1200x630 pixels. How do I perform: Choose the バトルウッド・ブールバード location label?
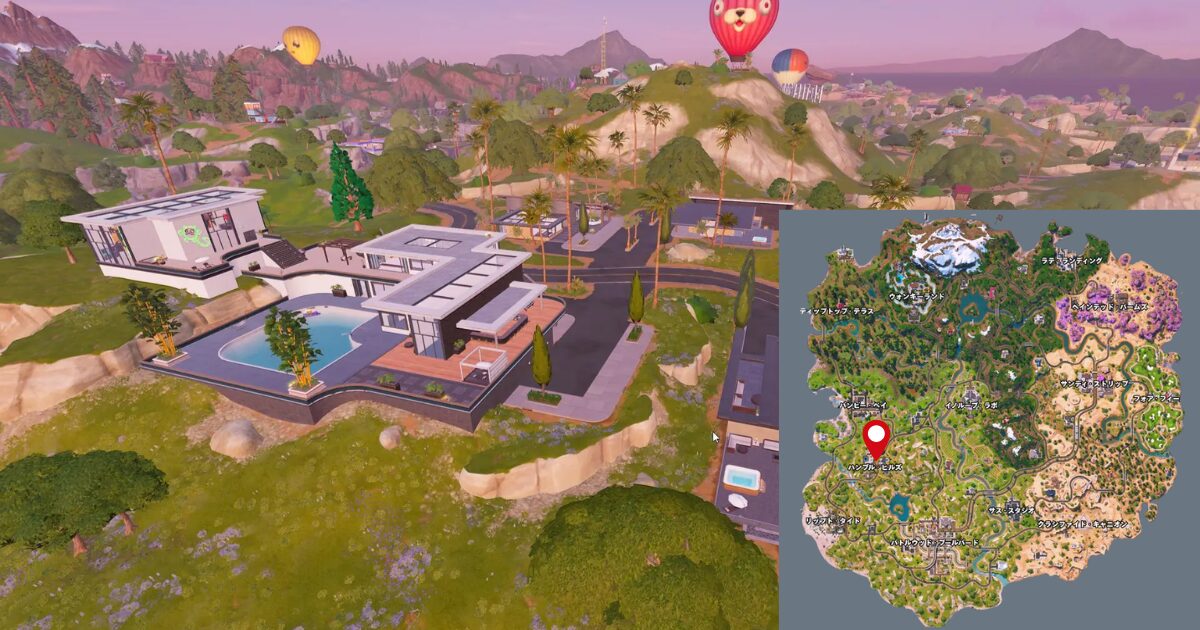936,541
